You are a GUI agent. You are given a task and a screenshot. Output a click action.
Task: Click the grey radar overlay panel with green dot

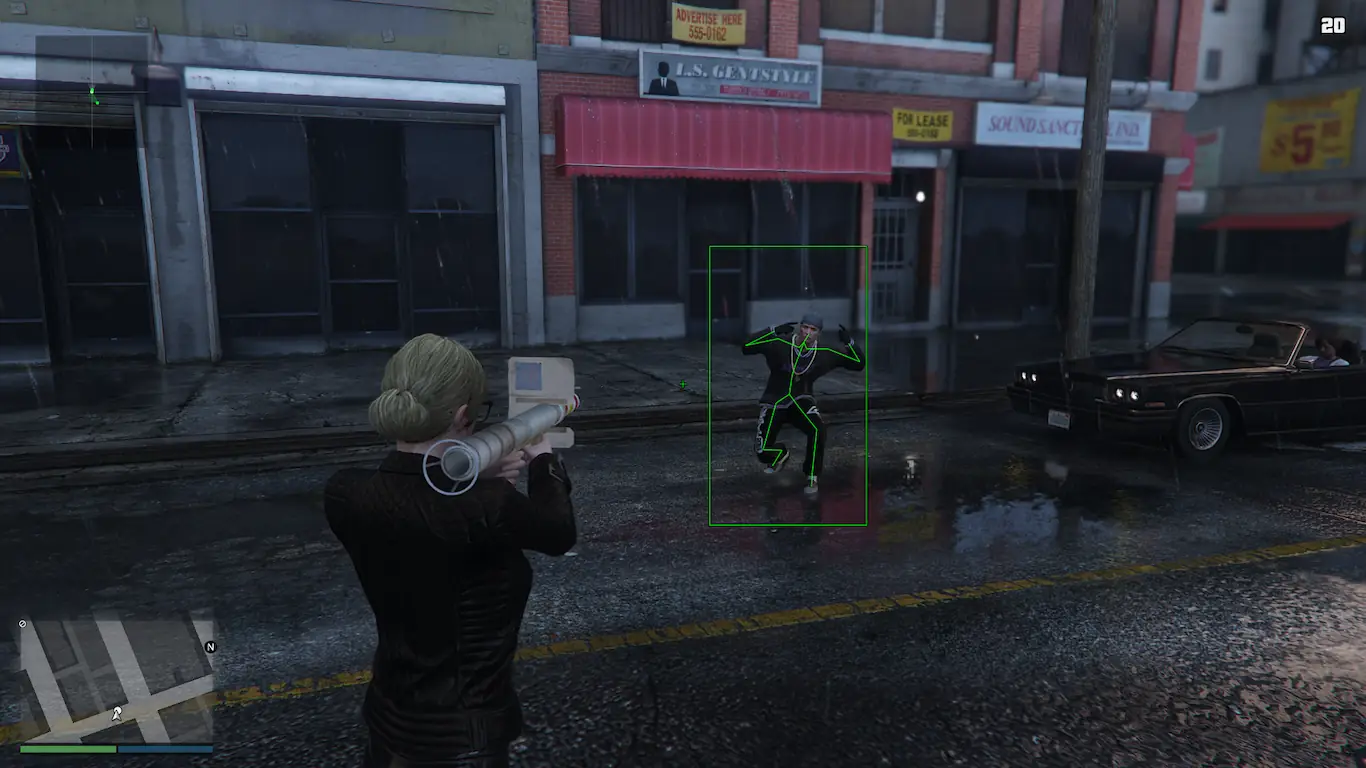(92, 92)
